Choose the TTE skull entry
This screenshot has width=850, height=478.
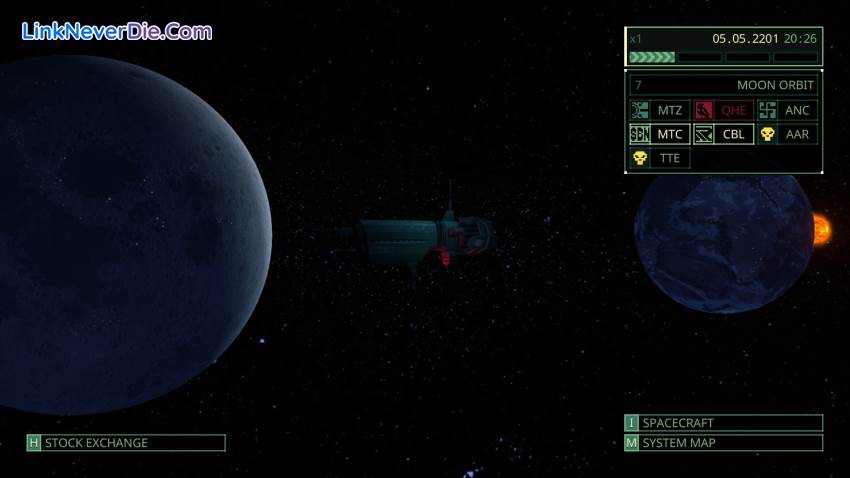click(x=660, y=158)
